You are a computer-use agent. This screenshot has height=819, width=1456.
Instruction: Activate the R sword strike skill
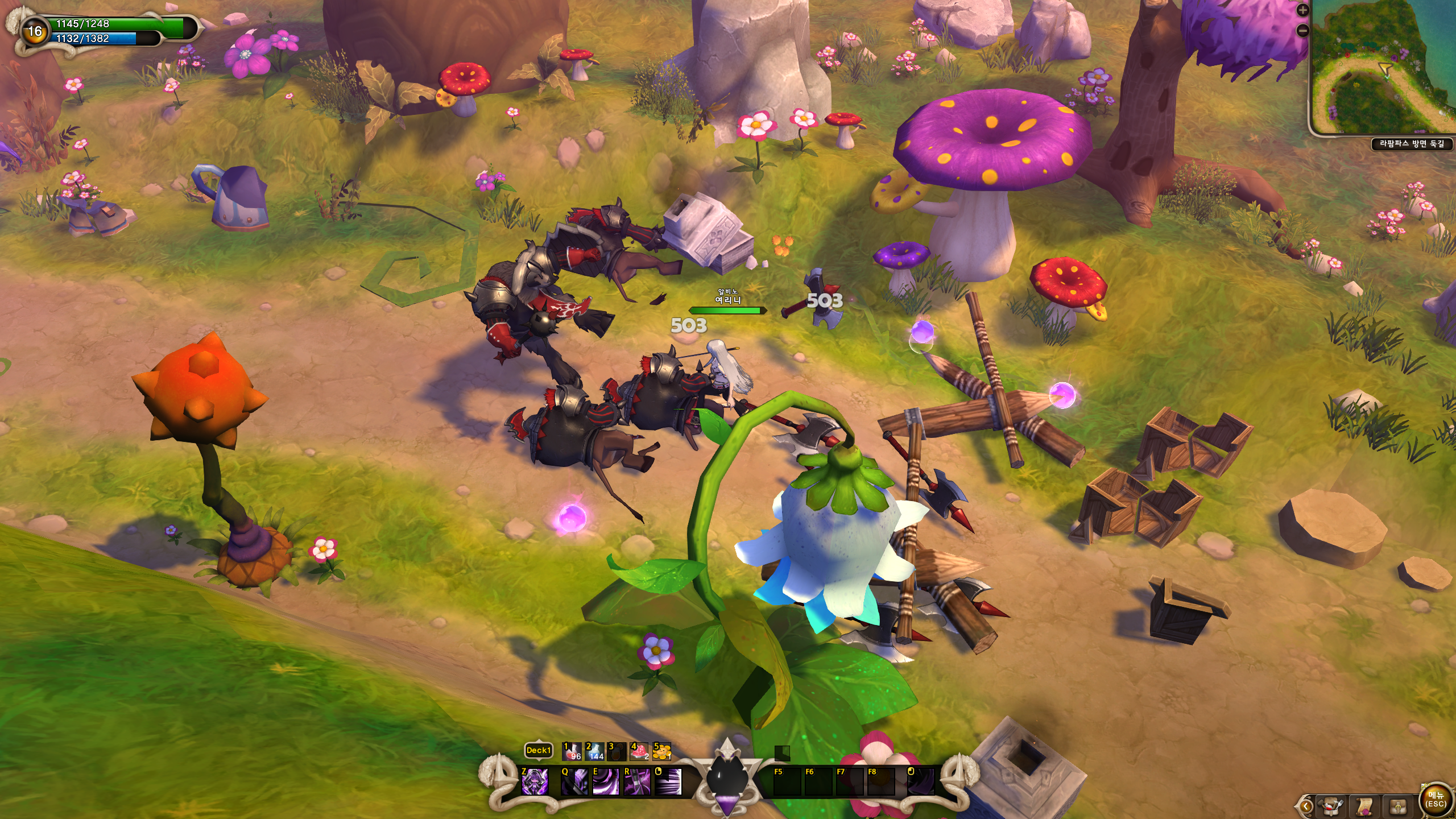tap(637, 781)
